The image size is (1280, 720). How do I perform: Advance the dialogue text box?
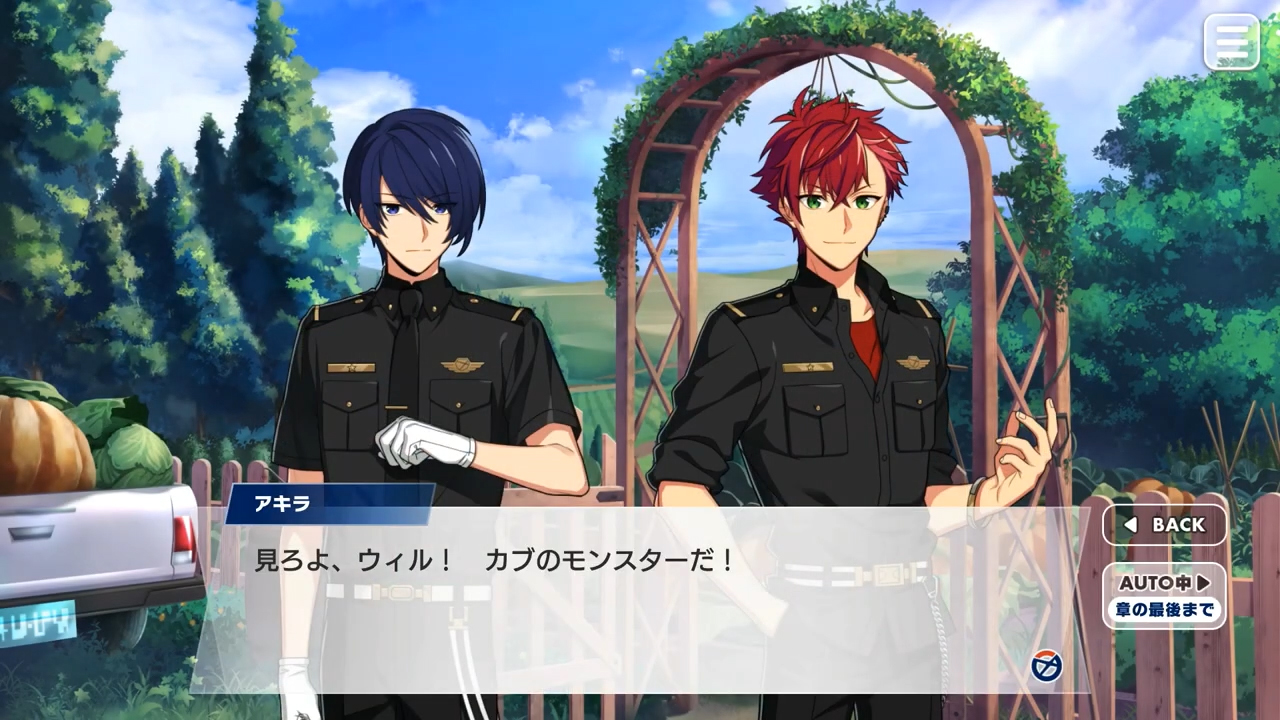(640, 600)
